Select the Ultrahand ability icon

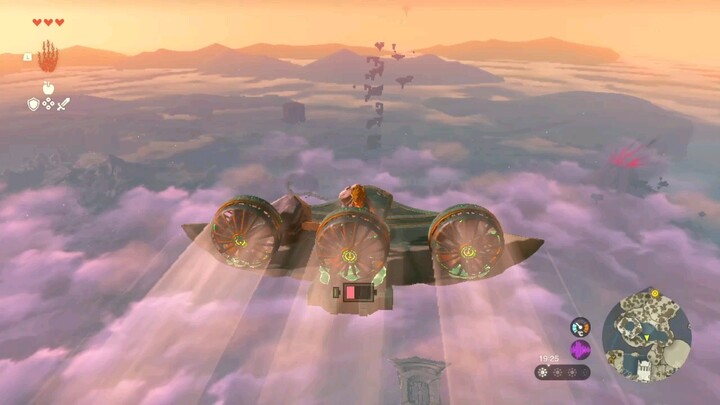click(48, 56)
